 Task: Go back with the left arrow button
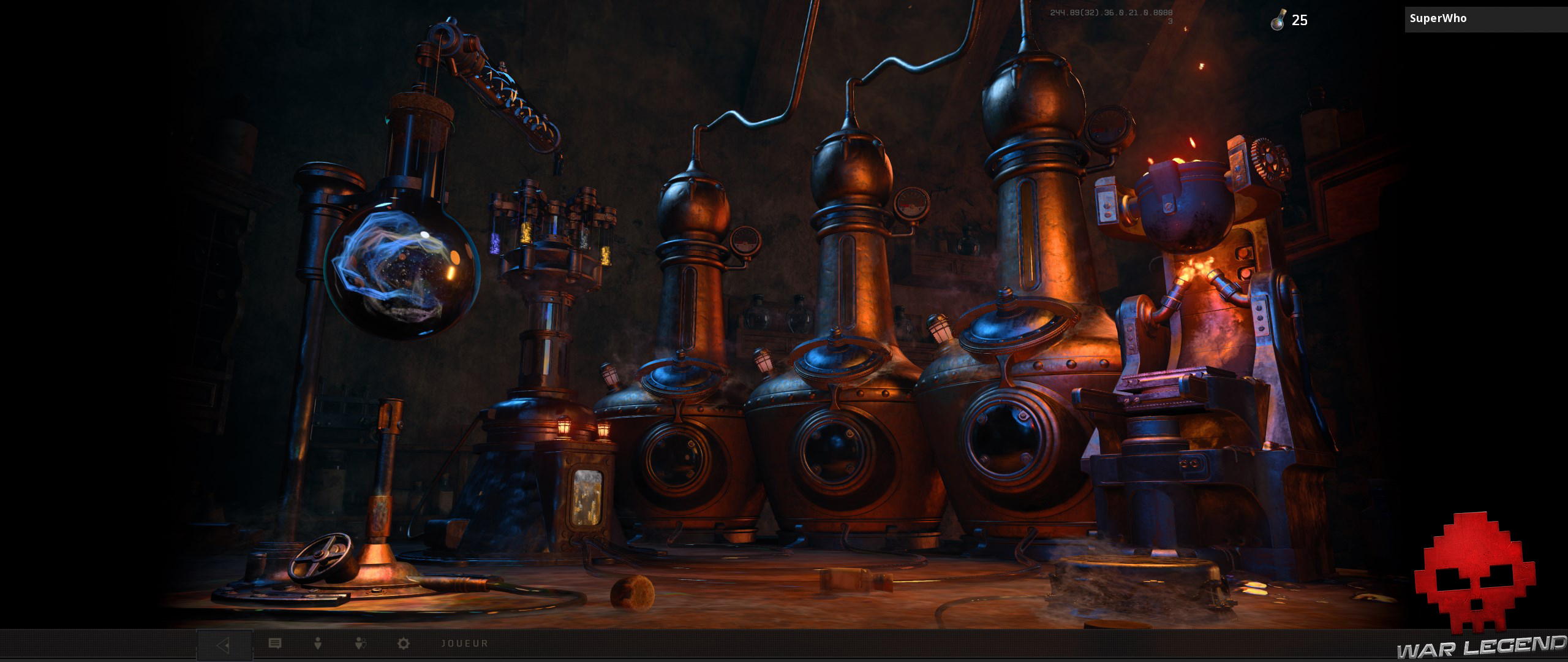click(224, 645)
